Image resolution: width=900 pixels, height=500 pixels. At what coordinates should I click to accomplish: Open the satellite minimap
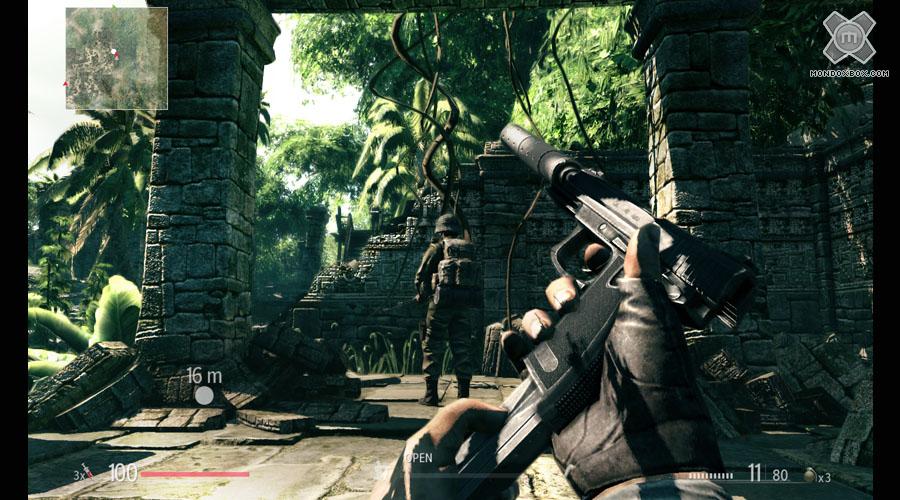pos(116,58)
